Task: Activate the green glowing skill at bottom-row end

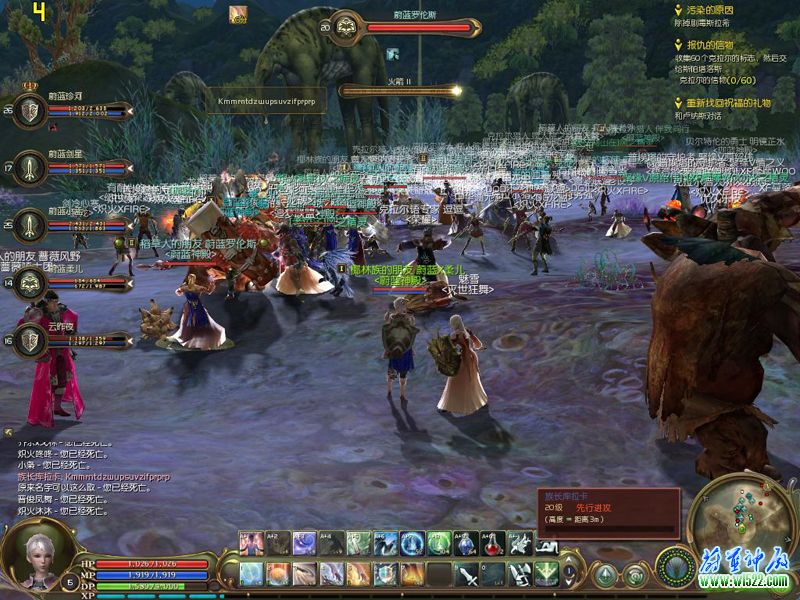Action: click(x=546, y=574)
